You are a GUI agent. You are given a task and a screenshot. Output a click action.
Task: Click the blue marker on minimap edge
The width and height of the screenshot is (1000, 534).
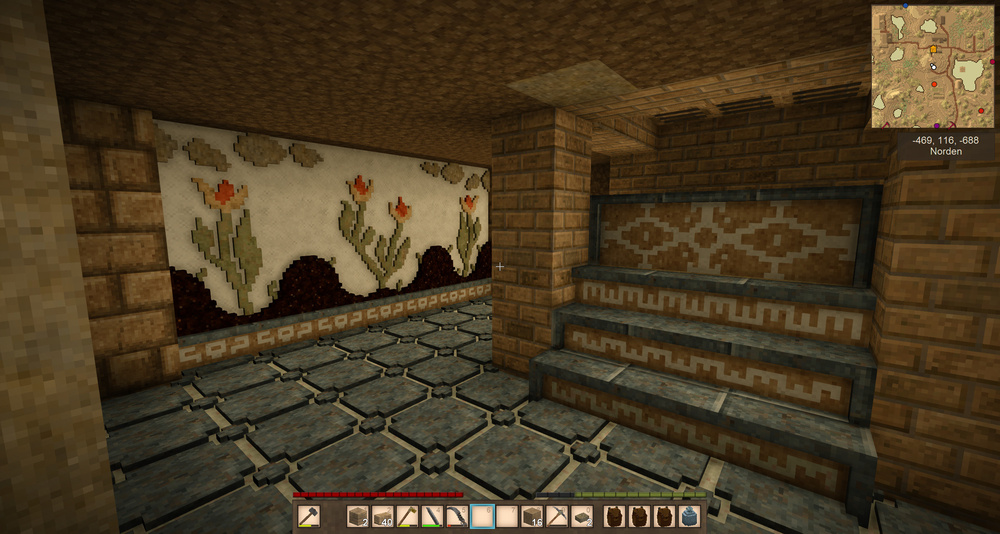[905, 6]
